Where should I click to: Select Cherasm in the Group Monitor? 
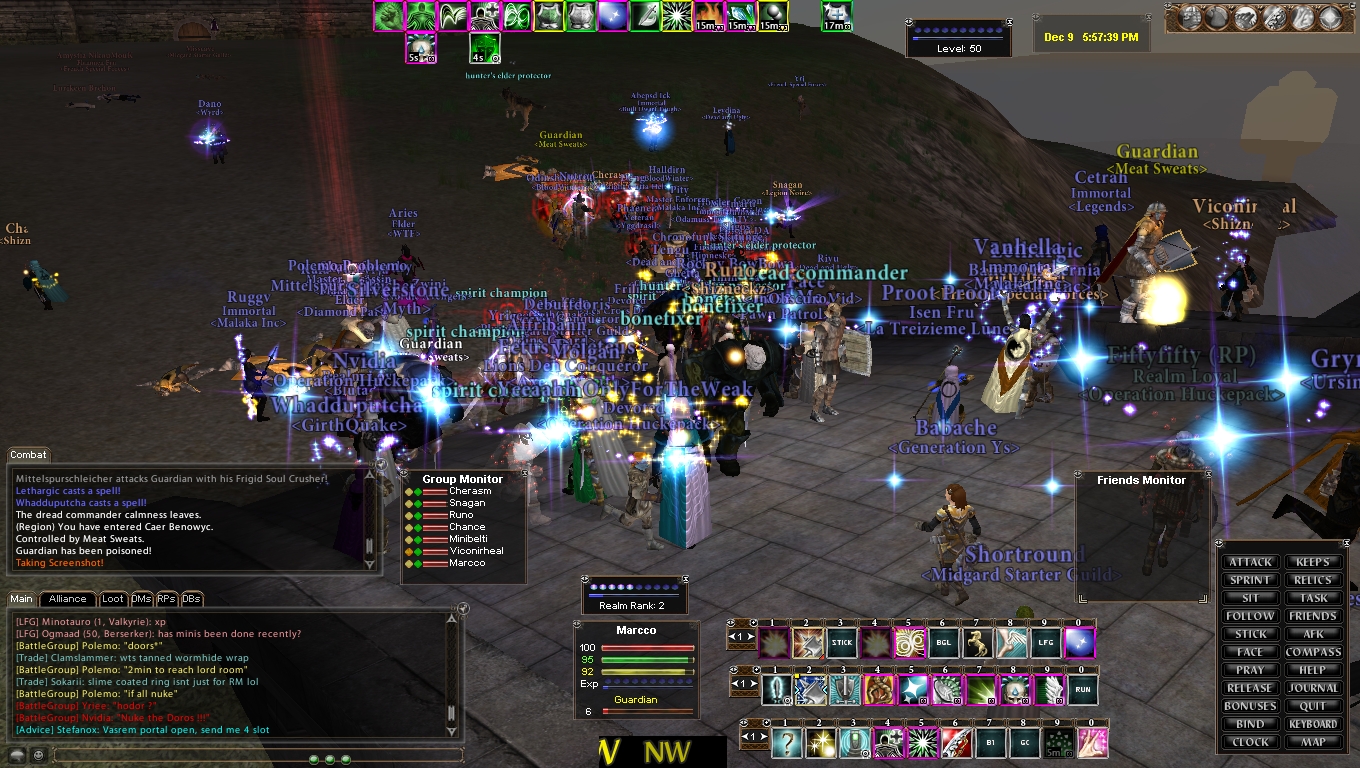470,491
